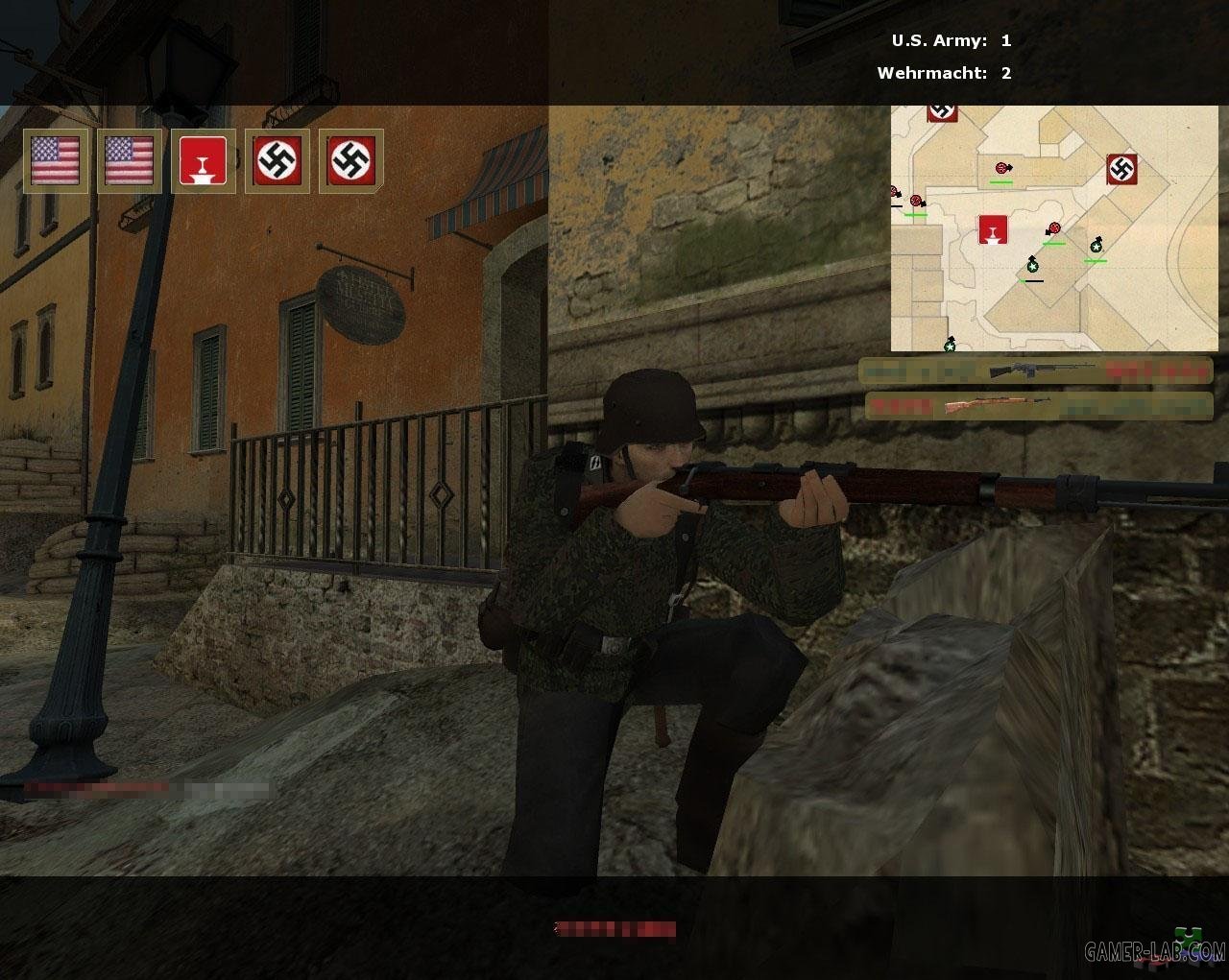Click the Gamer-Lab.com watermark
The height and width of the screenshot is (980, 1229).
[1154, 950]
